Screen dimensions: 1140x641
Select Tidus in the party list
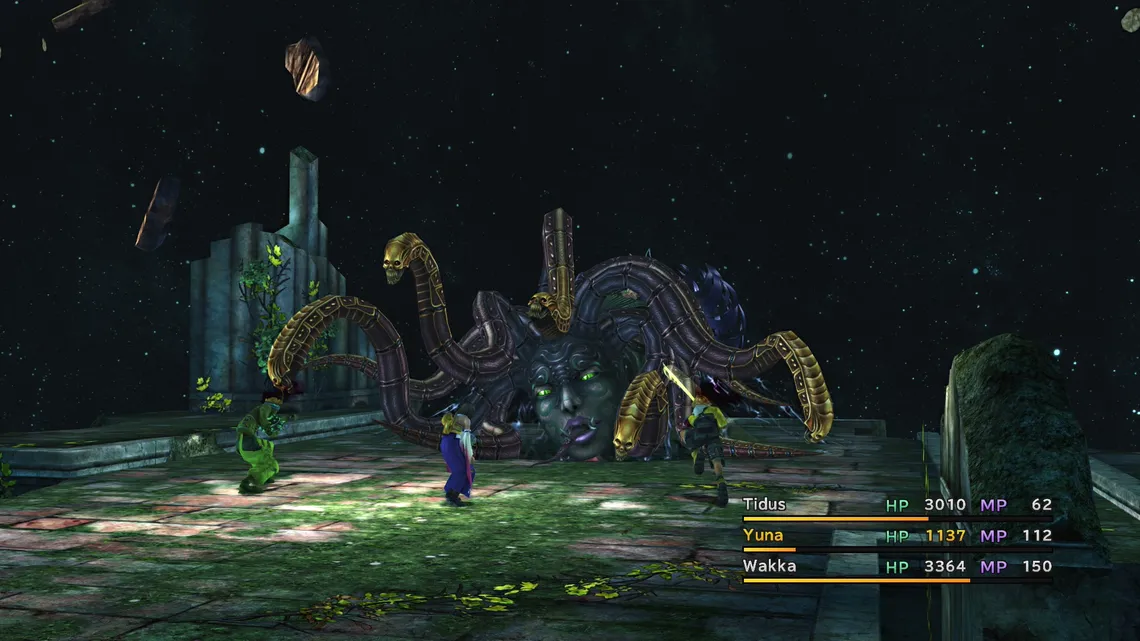pos(765,505)
